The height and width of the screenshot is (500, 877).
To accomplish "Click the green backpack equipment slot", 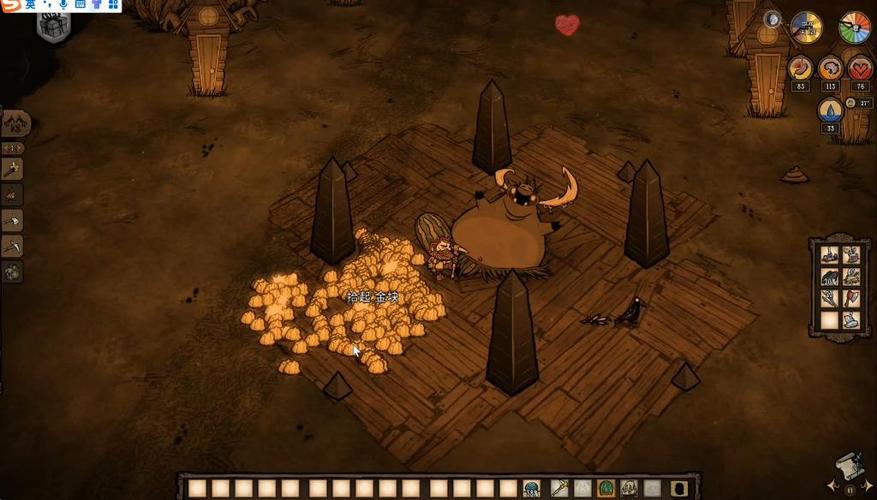I will [606, 488].
